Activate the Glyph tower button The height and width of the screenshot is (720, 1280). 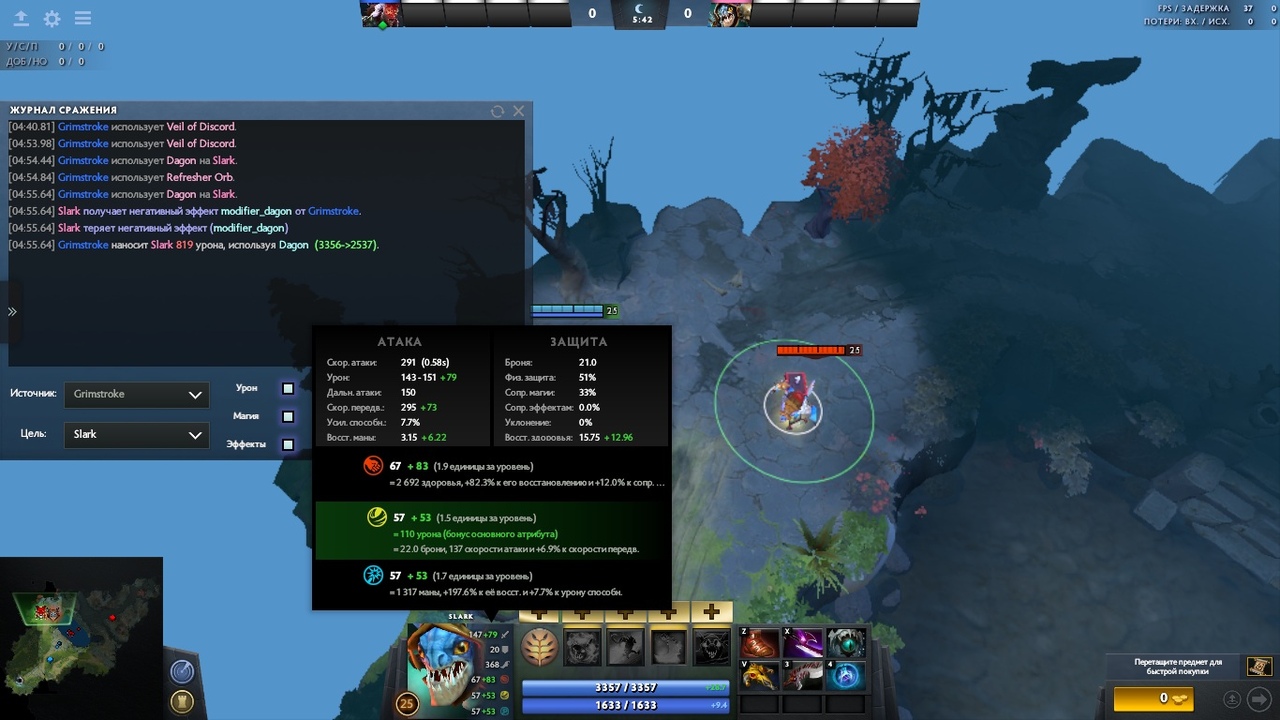pyautogui.click(x=182, y=701)
